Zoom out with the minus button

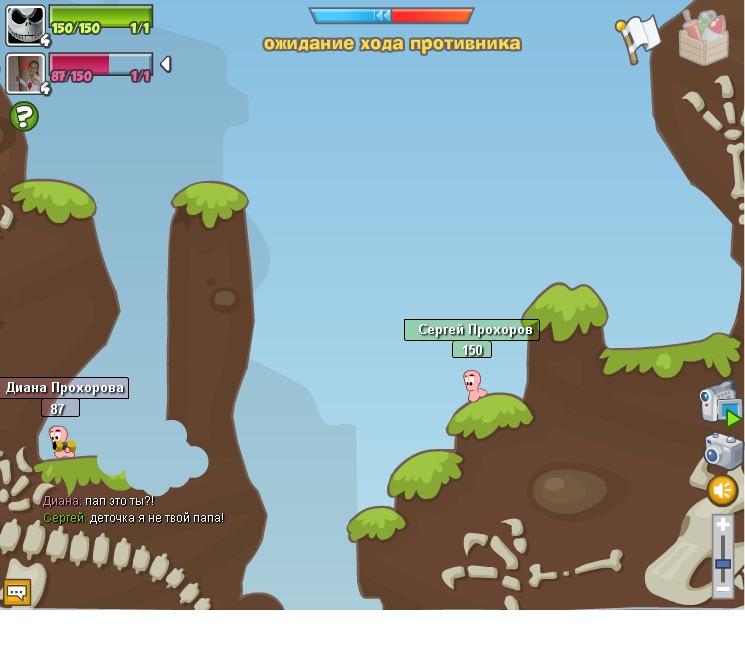coord(723,589)
